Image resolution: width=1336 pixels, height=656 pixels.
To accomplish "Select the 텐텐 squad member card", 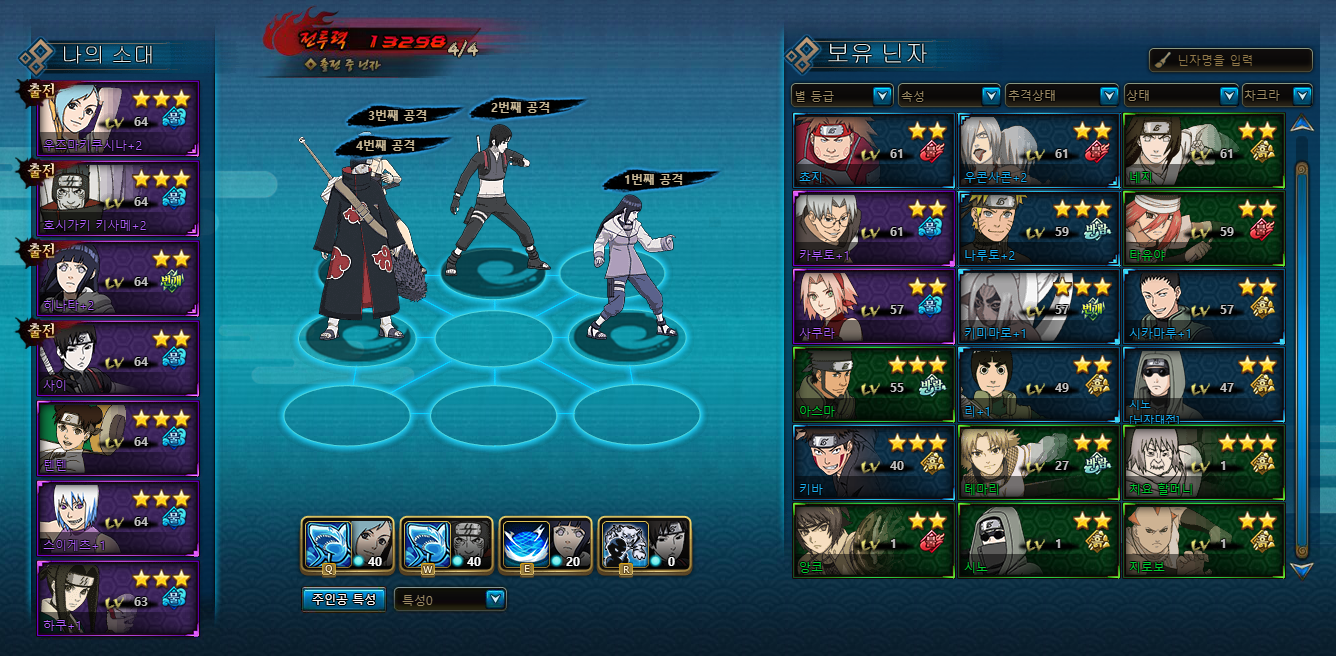I will point(118,438).
